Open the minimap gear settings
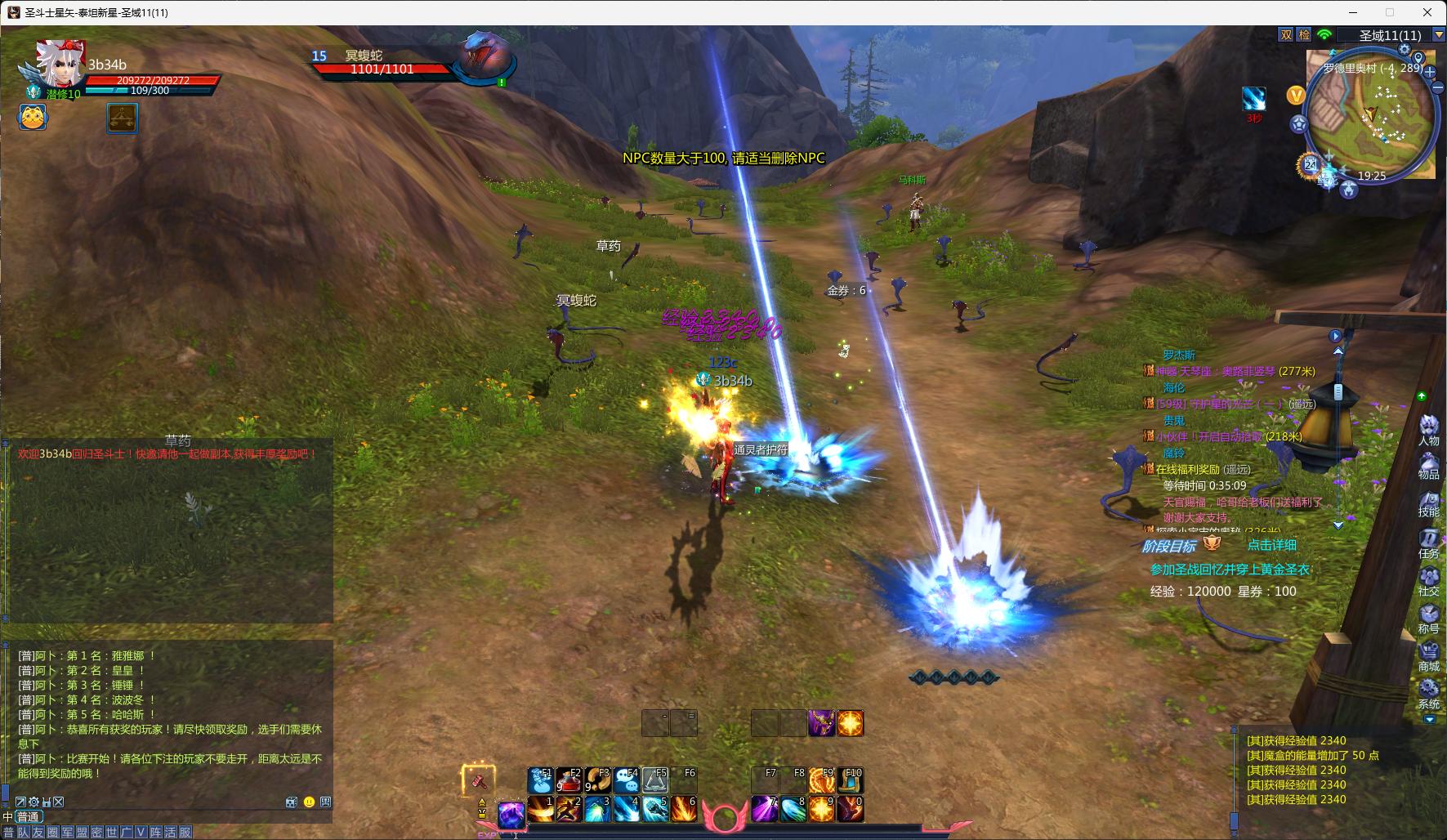 coord(1405,50)
